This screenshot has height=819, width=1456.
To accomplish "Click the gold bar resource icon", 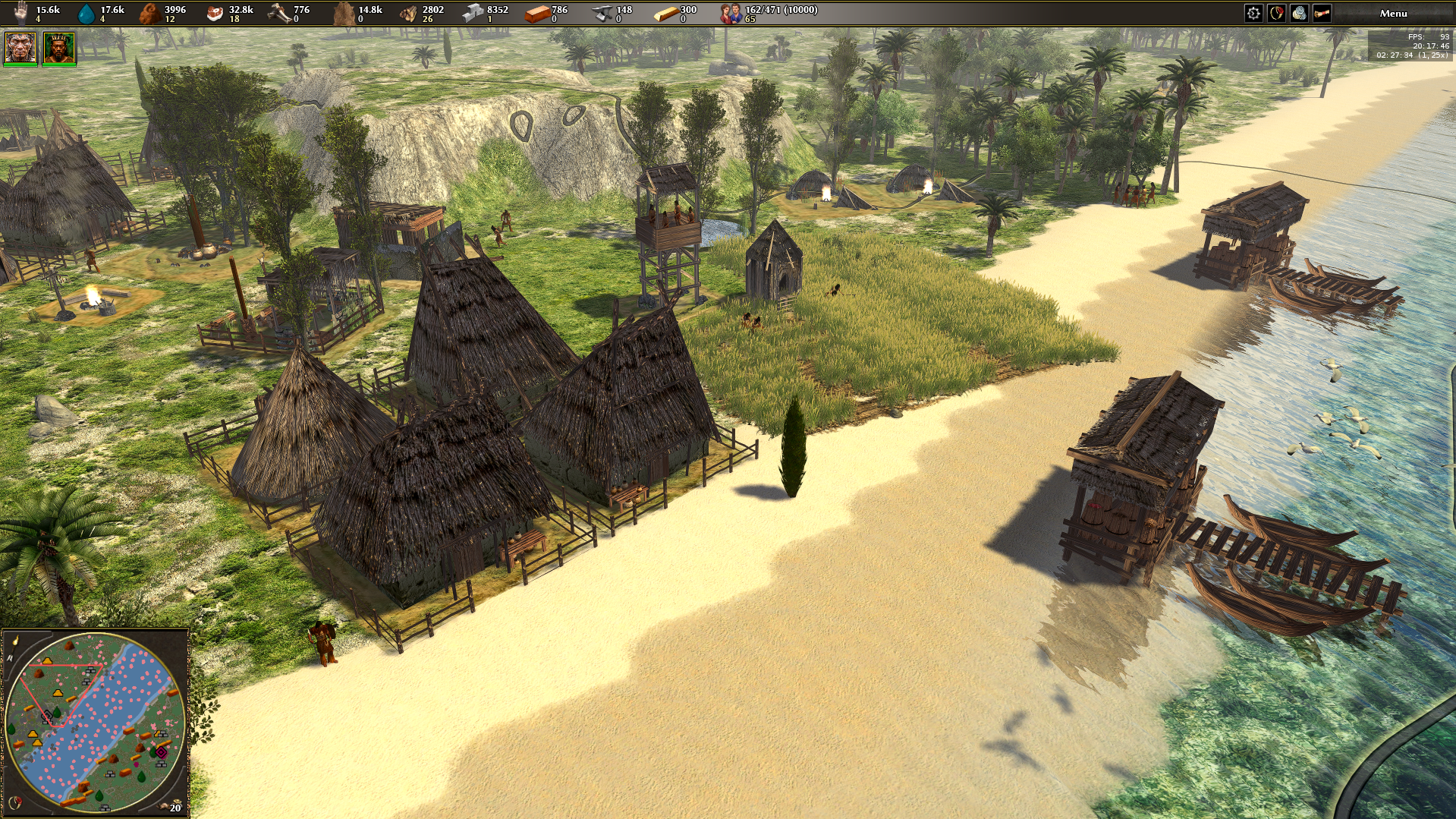I will 665,13.
